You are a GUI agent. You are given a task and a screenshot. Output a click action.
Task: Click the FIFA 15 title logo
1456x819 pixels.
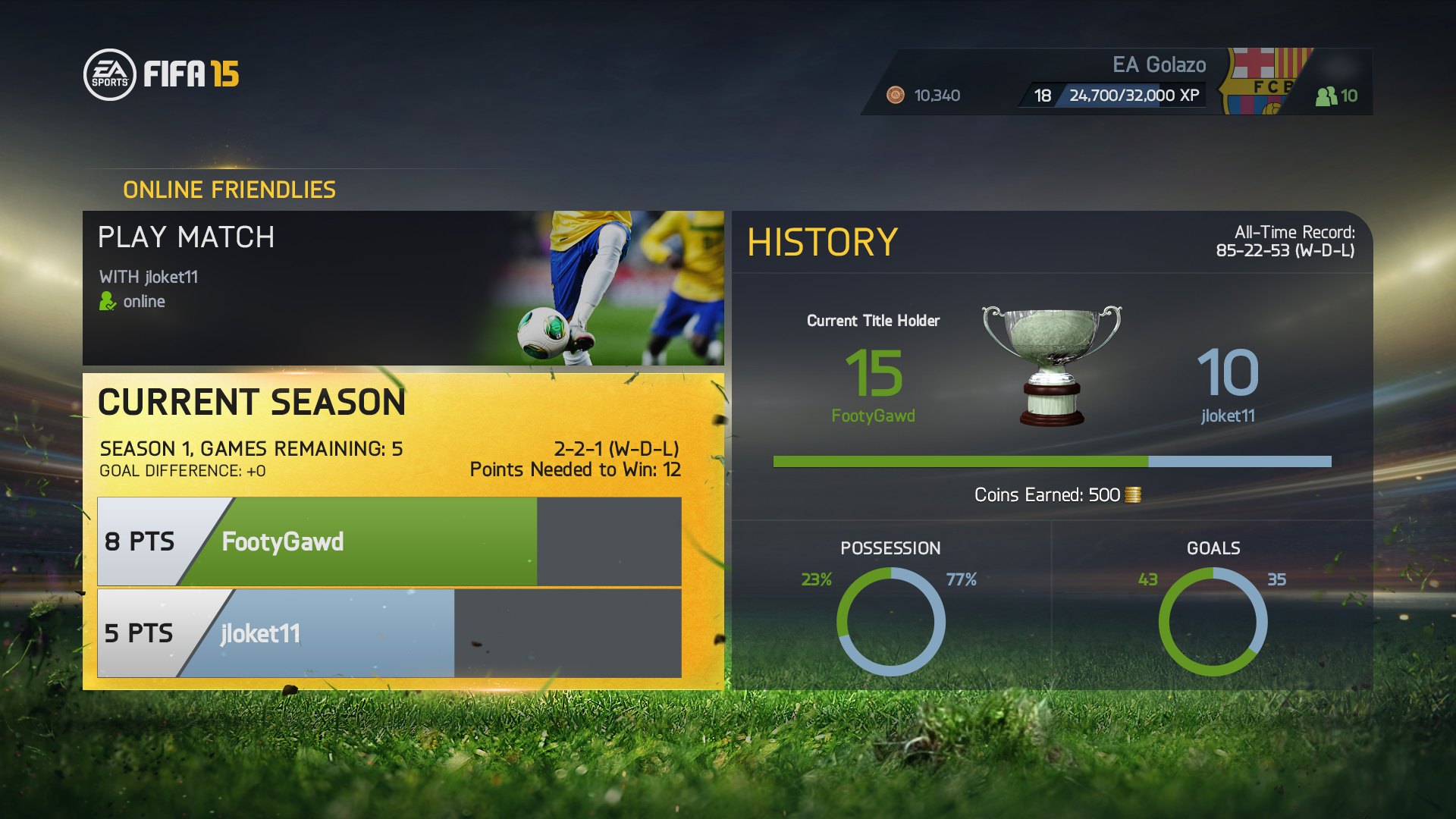[190, 74]
